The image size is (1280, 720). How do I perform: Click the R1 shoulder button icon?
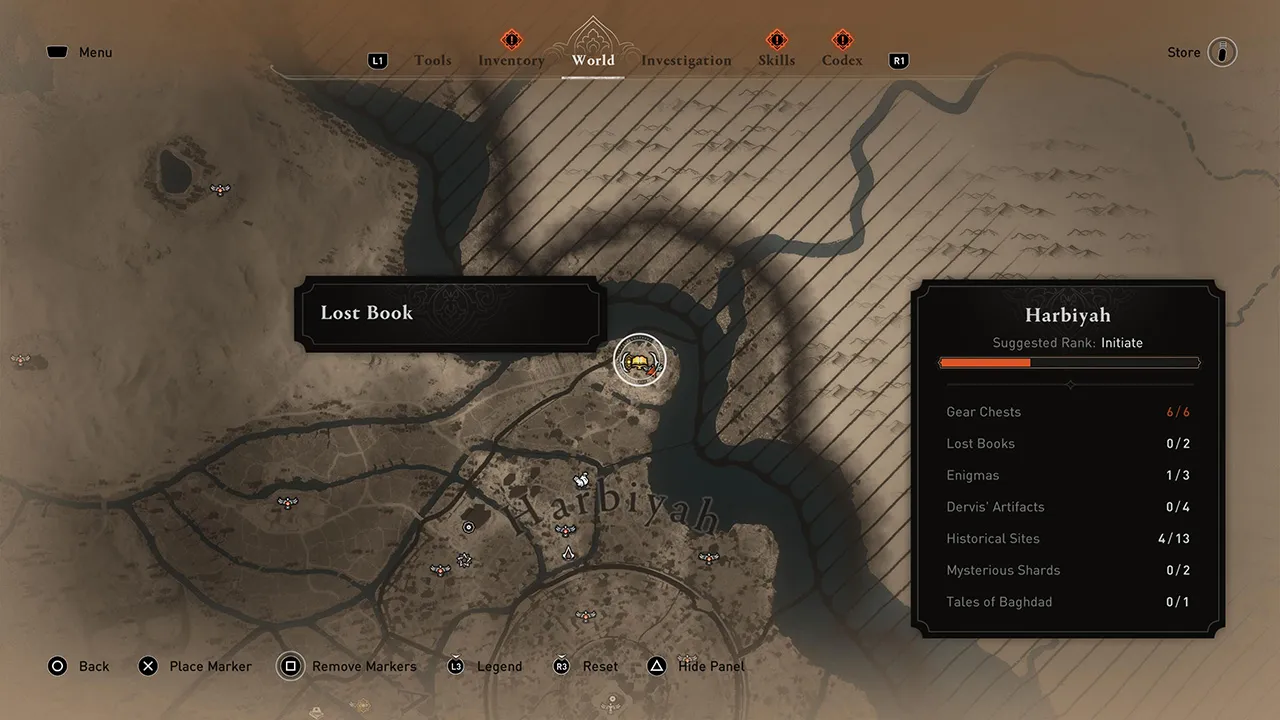click(898, 60)
